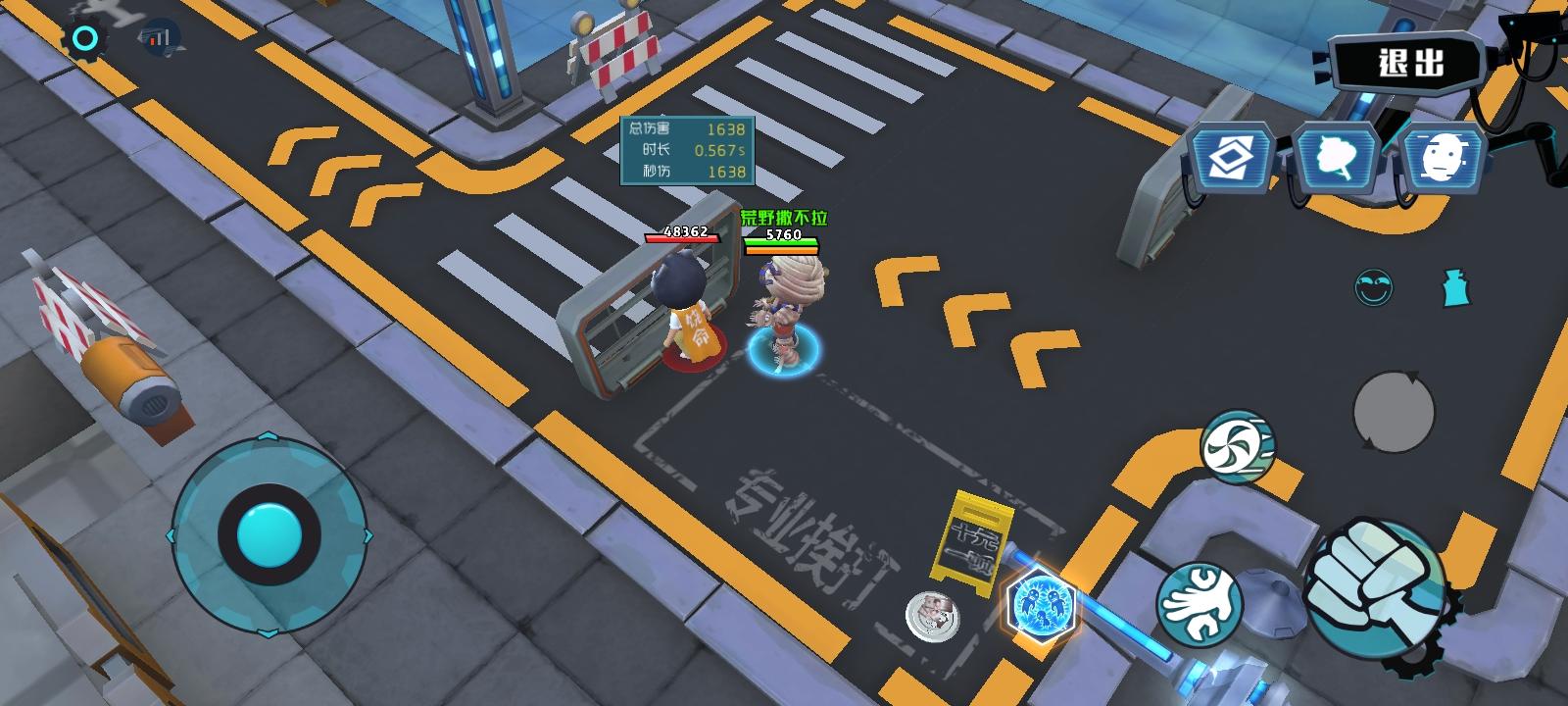Select the diamond emblem panel icon
This screenshot has height=706, width=1568.
[1233, 157]
